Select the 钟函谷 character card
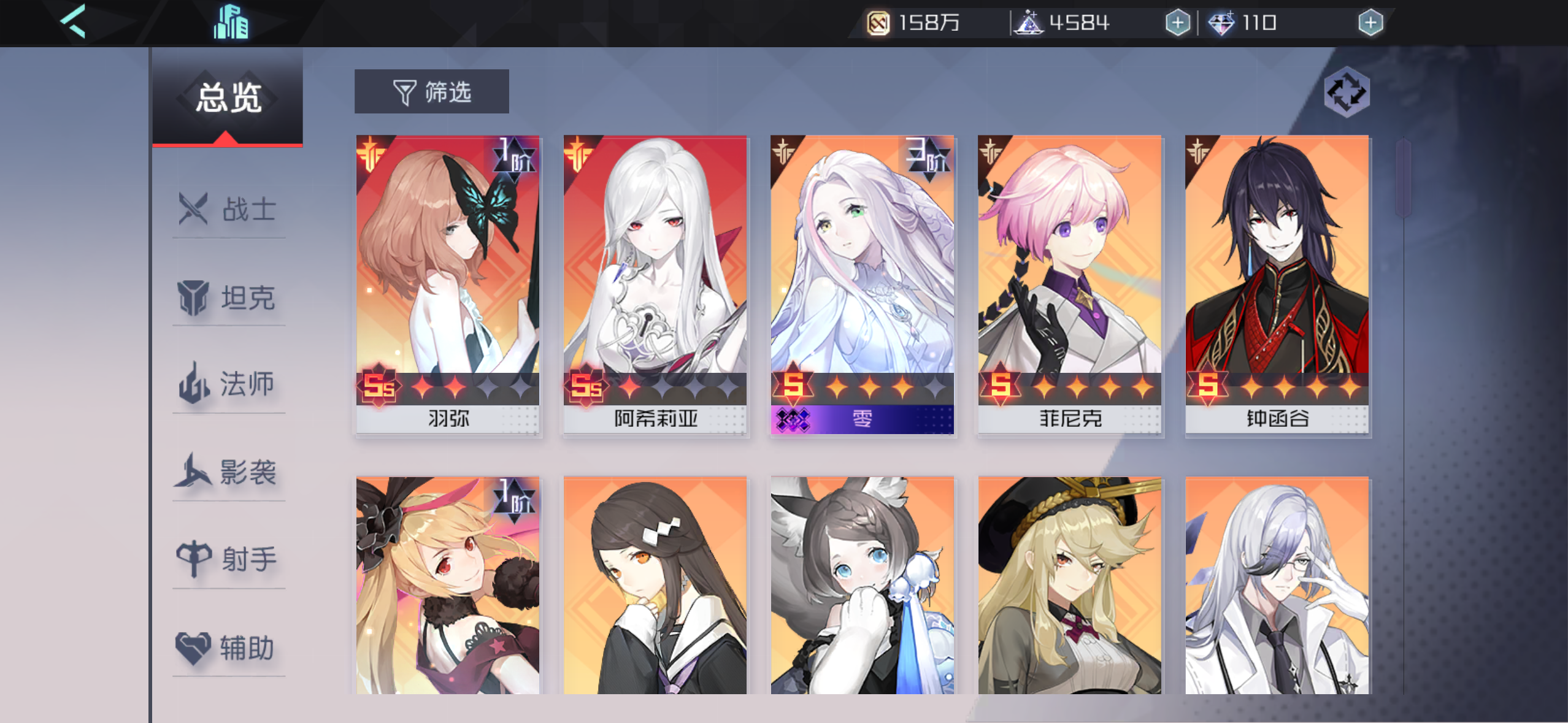This screenshot has width=1568, height=723. tap(1276, 282)
